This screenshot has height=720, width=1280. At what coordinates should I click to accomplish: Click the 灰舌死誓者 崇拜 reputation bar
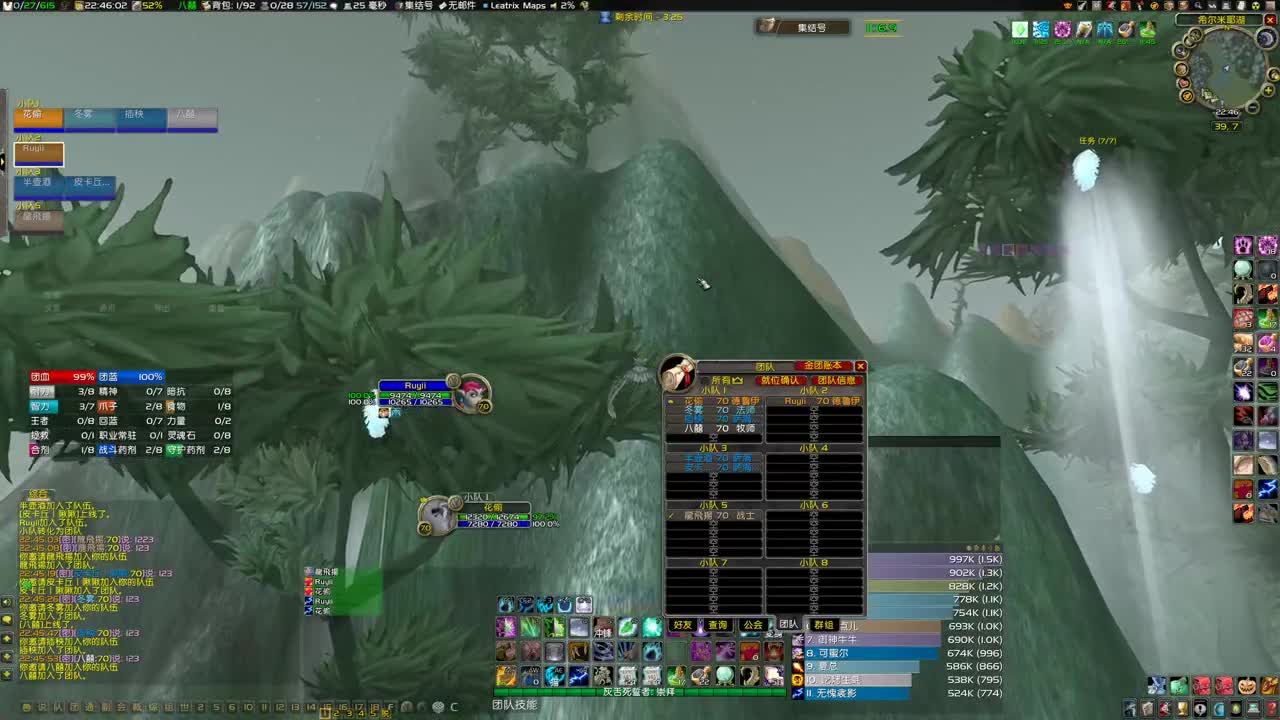tap(638, 691)
